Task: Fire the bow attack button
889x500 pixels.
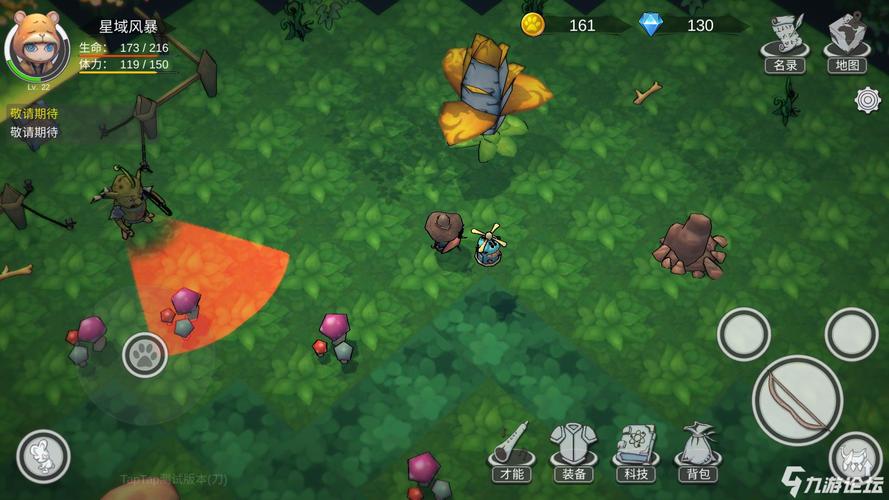Action: [797, 400]
